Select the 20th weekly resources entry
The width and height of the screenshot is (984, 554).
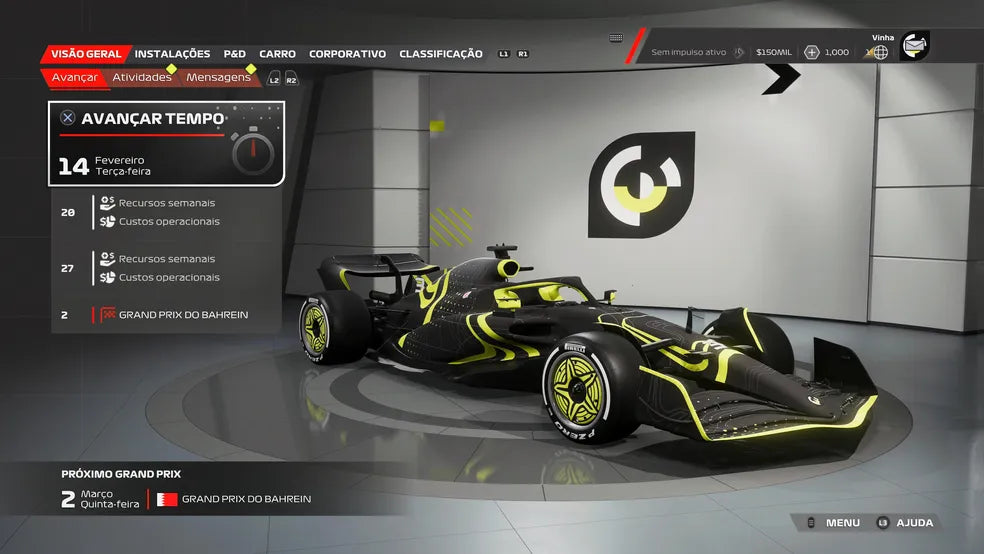coord(166,212)
